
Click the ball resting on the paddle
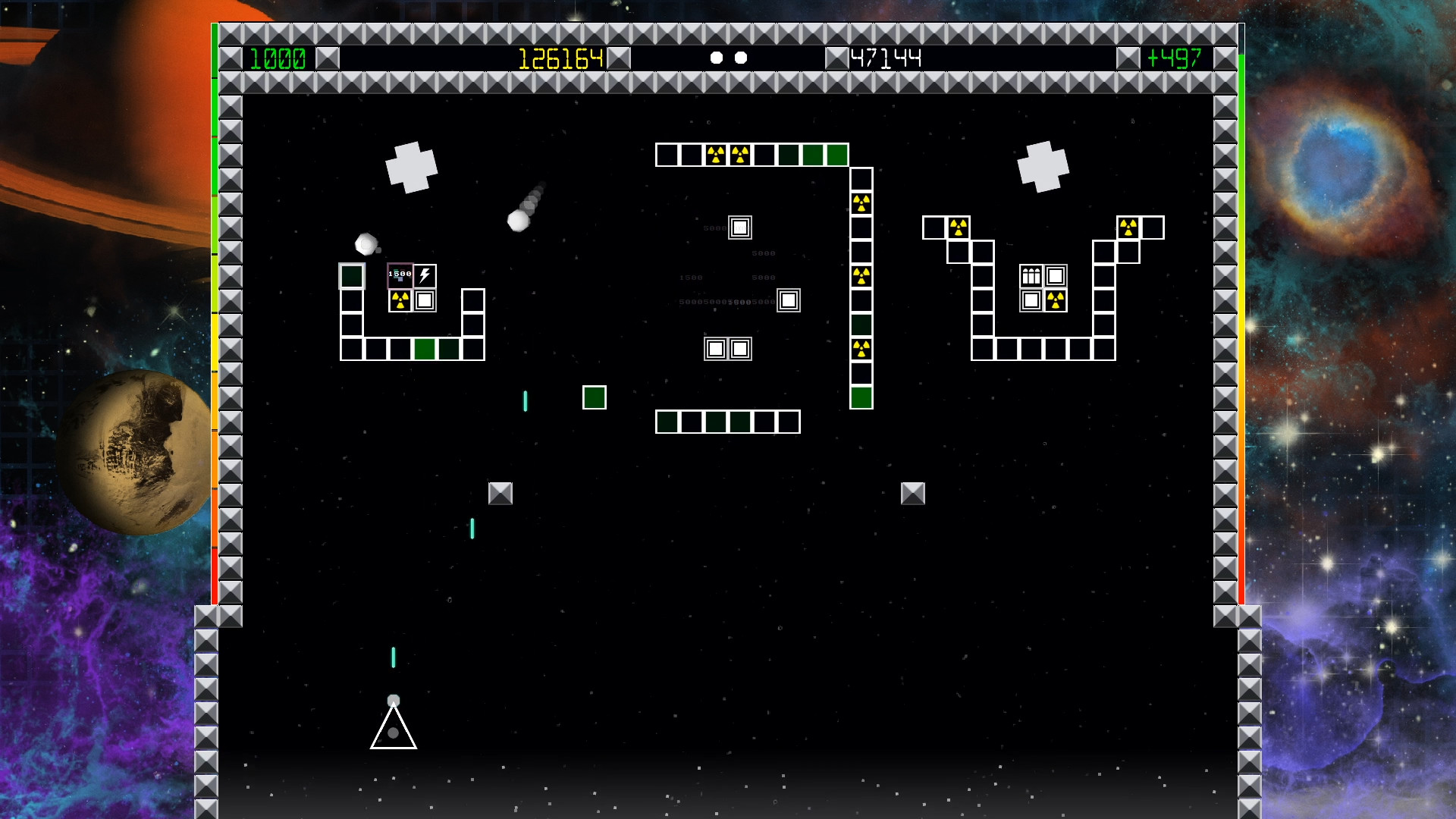(x=392, y=701)
